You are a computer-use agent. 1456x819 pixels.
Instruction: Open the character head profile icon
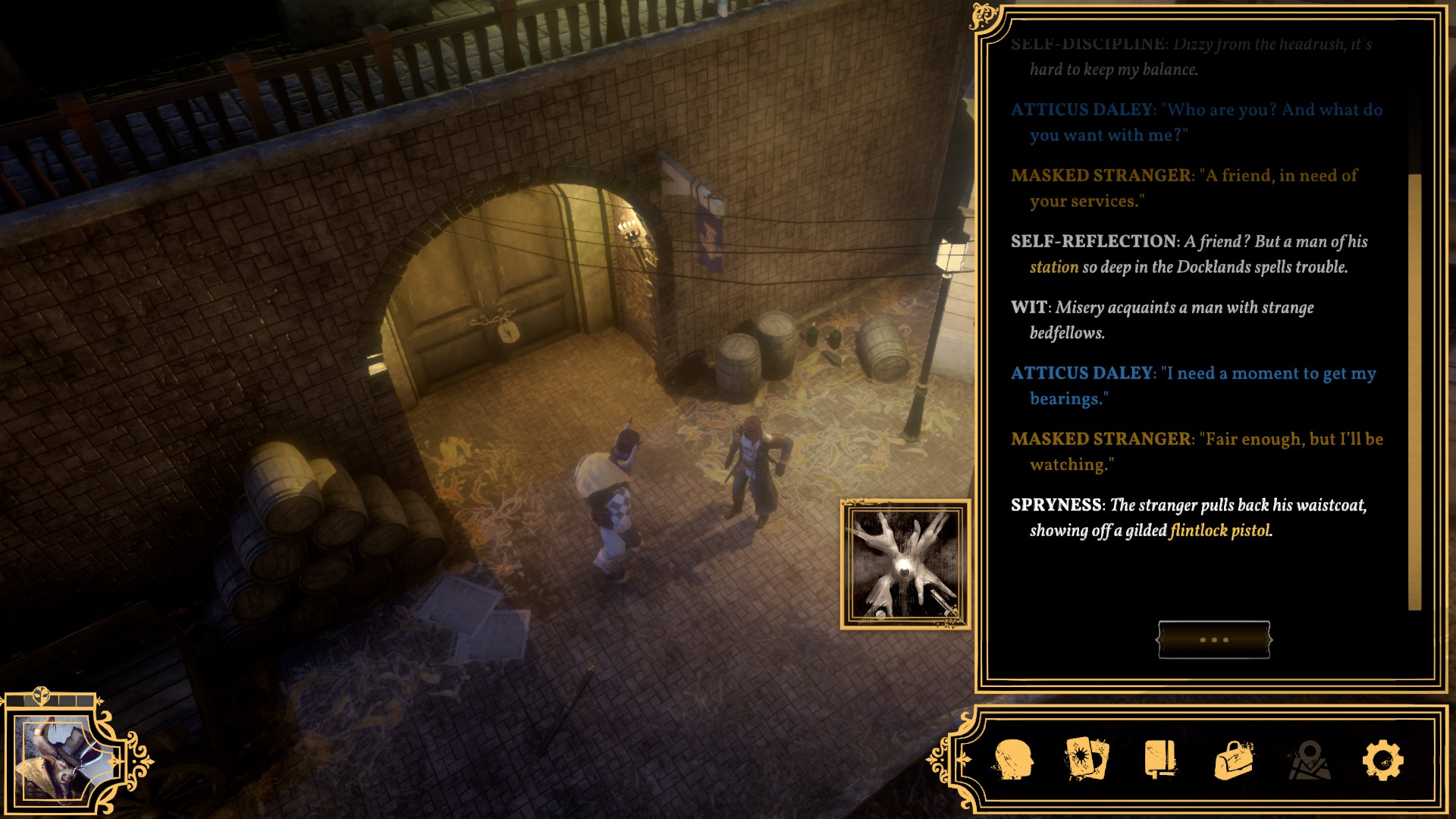1013,759
